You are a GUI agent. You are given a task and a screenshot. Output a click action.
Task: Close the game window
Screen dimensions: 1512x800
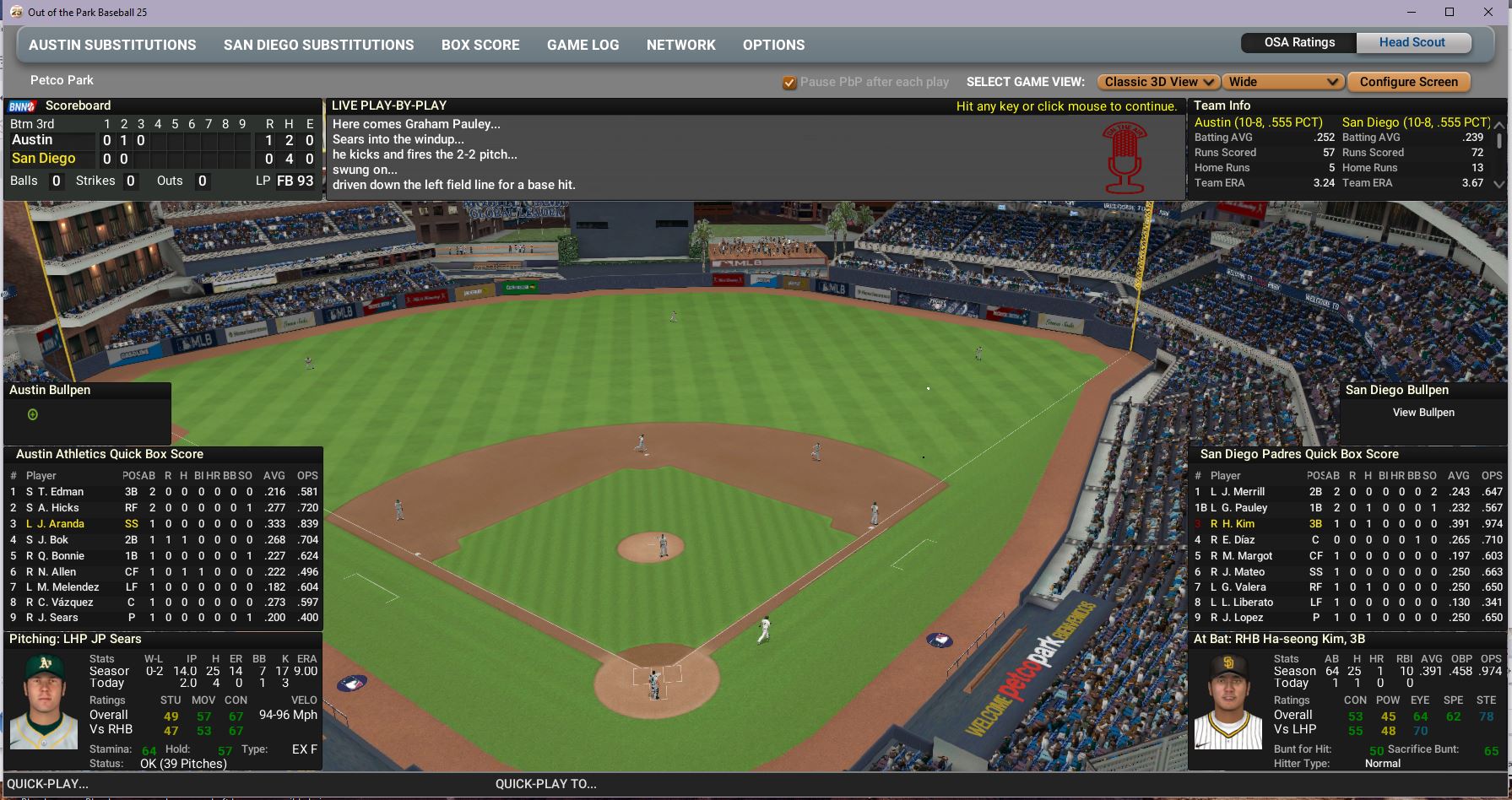pyautogui.click(x=1488, y=12)
